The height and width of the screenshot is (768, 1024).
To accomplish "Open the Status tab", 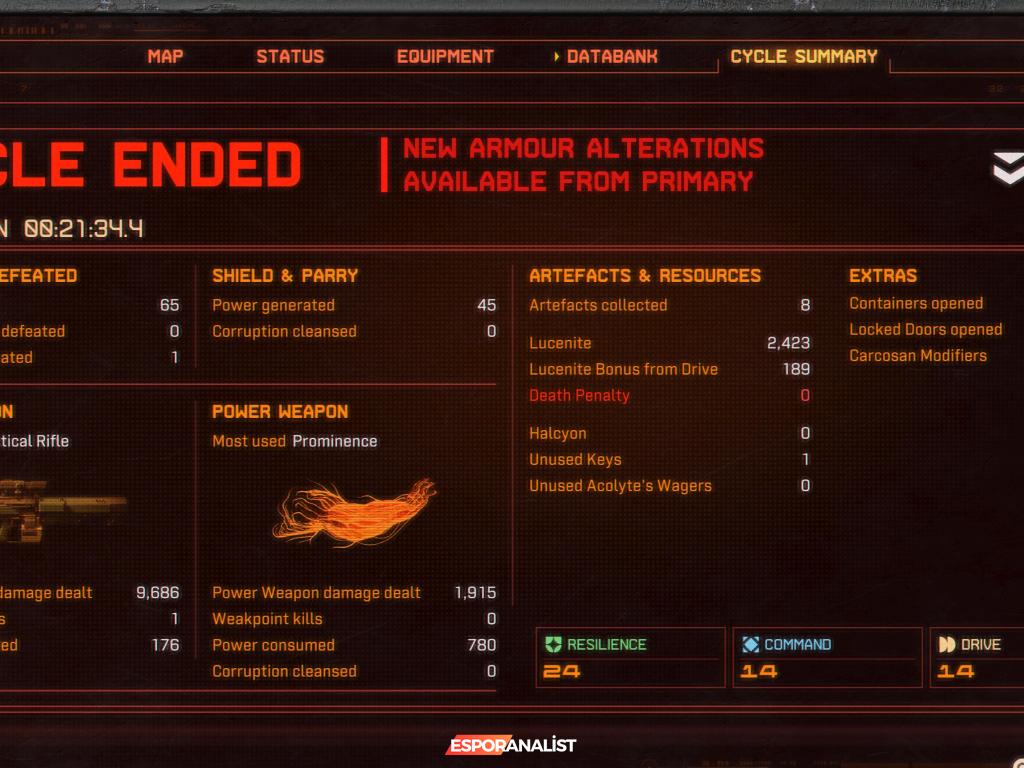I will 290,57.
